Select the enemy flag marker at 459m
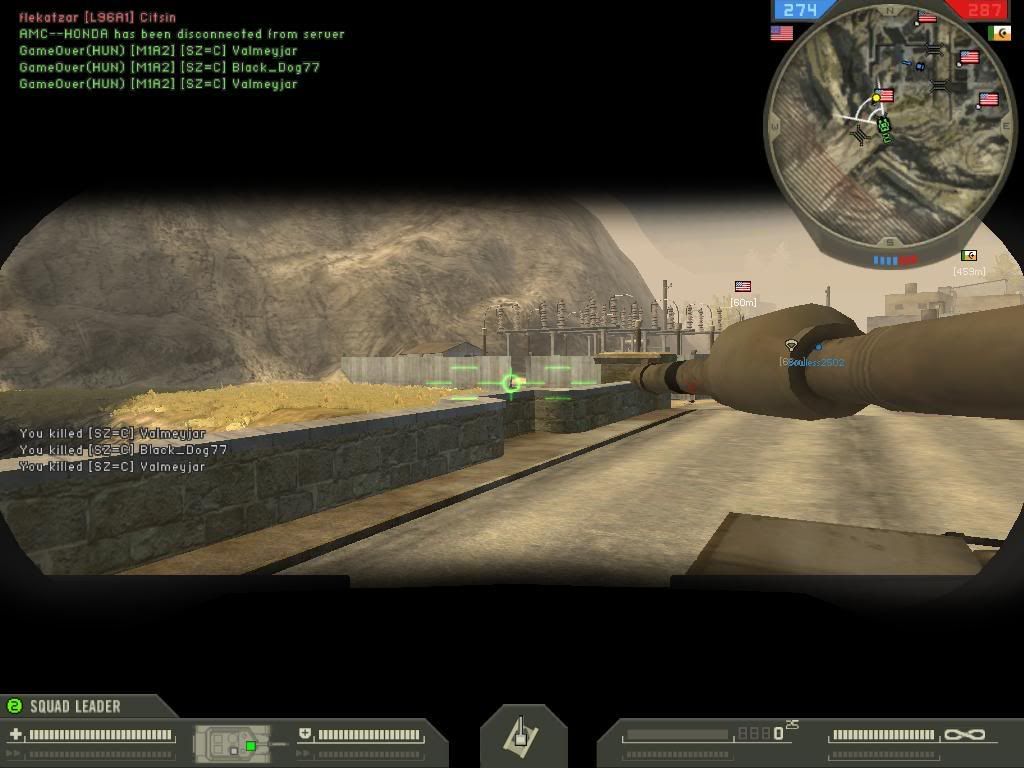 click(x=968, y=256)
